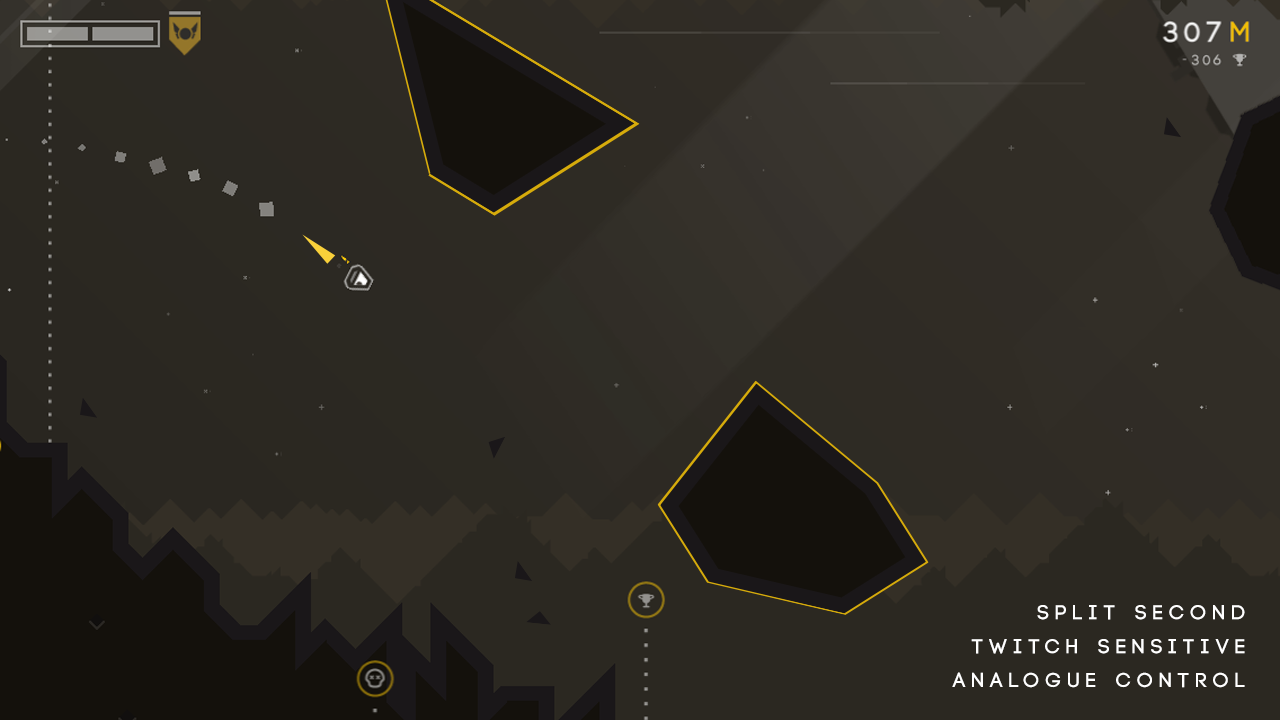The width and height of the screenshot is (1280, 720).
Task: Select the SPLIT SECOND text line
Action: point(1140,612)
